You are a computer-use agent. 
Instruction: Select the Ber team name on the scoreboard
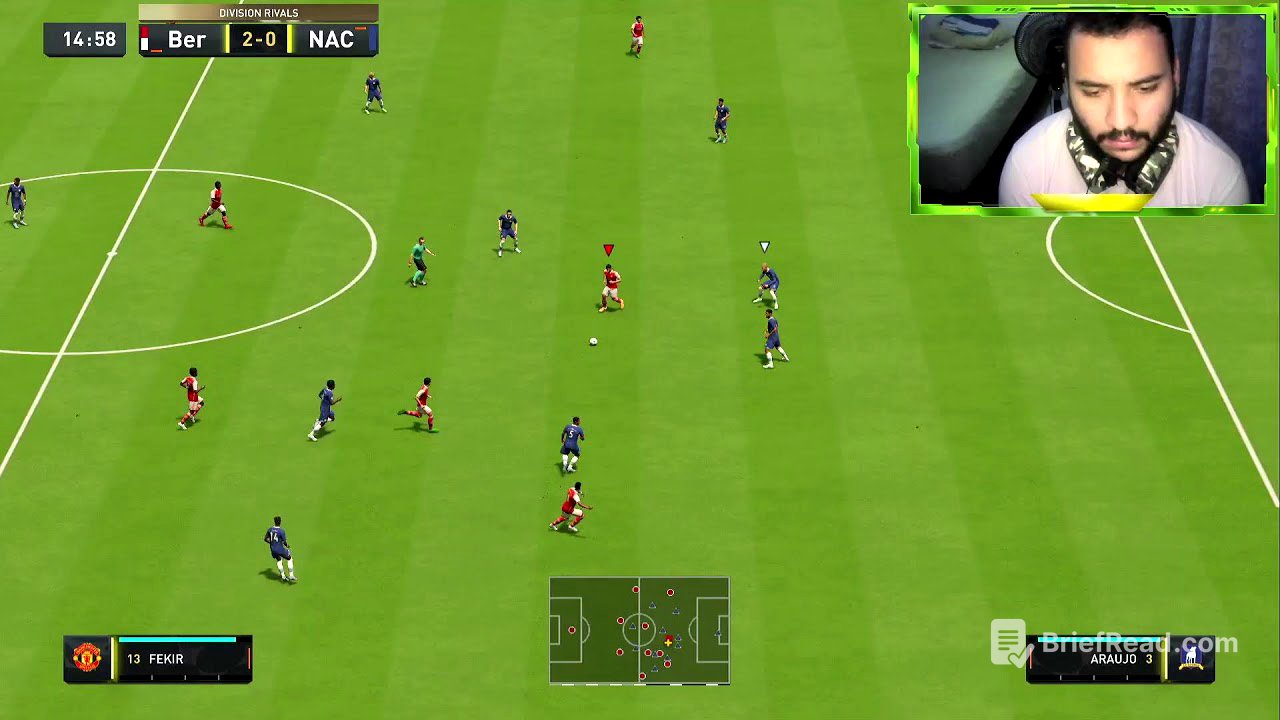185,41
